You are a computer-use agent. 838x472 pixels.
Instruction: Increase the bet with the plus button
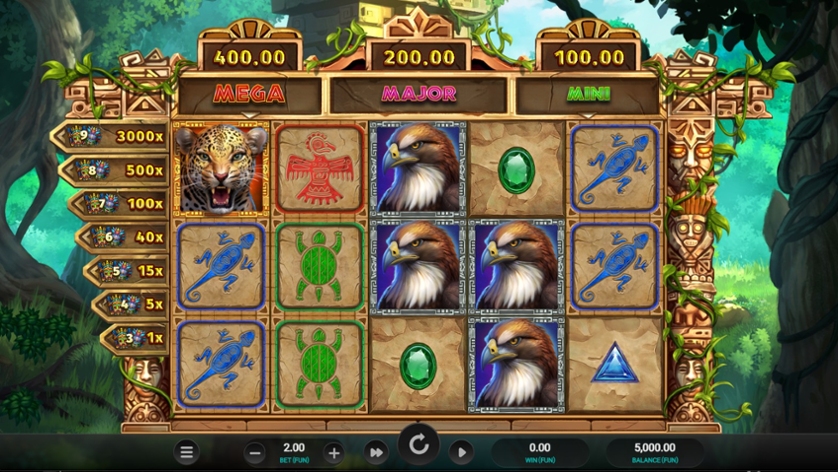(x=334, y=452)
